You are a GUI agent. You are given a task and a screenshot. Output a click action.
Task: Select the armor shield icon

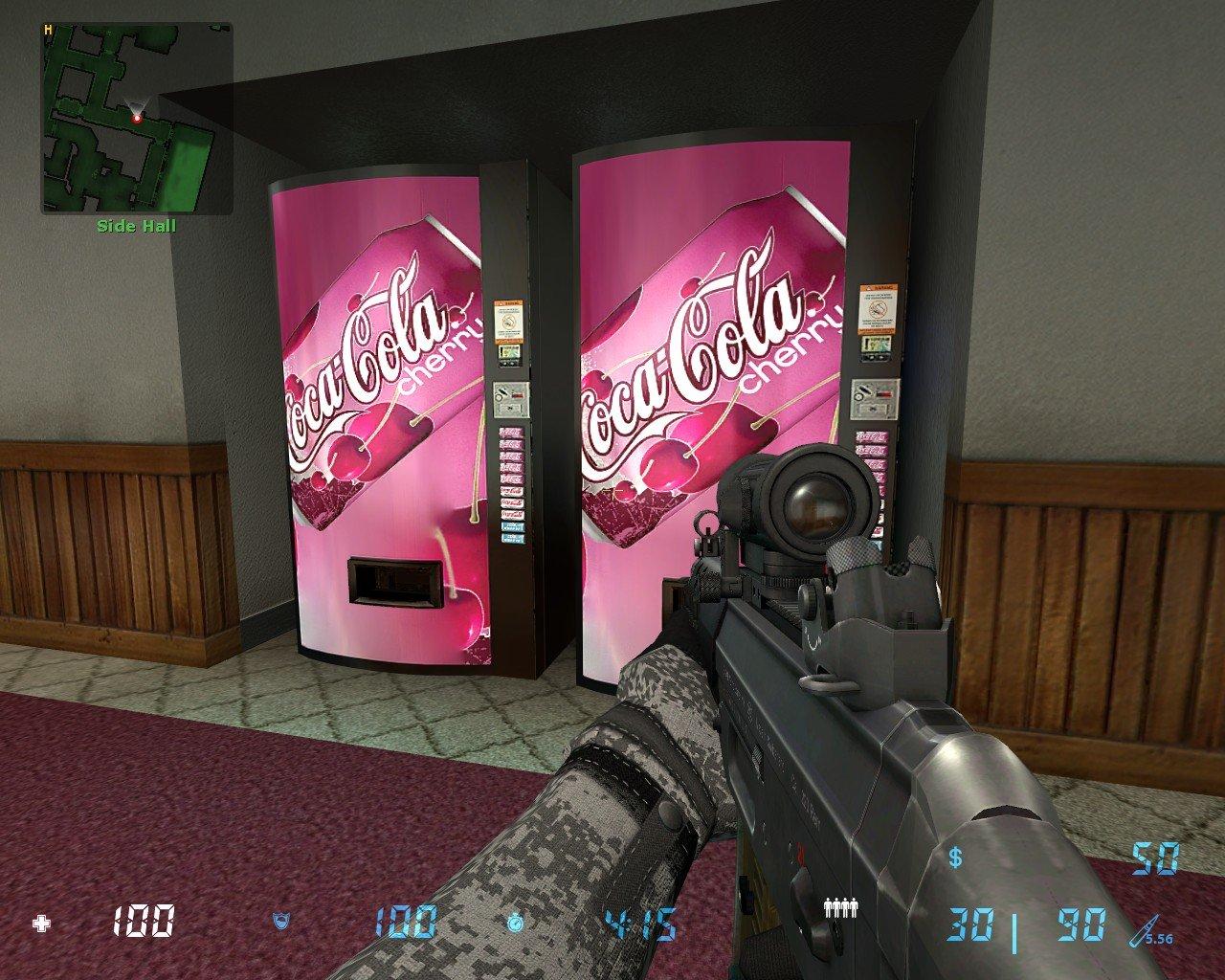(x=282, y=924)
